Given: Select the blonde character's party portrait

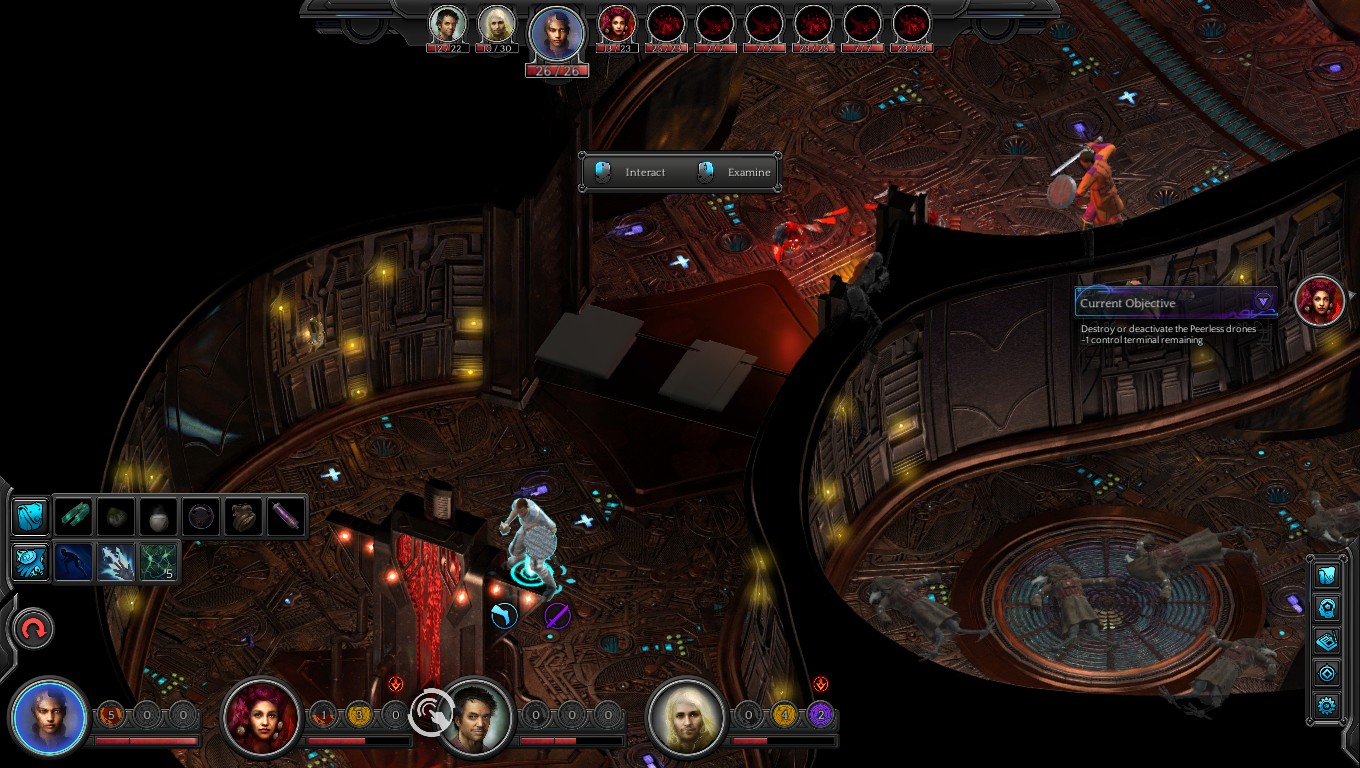Looking at the screenshot, I should (x=687, y=717).
